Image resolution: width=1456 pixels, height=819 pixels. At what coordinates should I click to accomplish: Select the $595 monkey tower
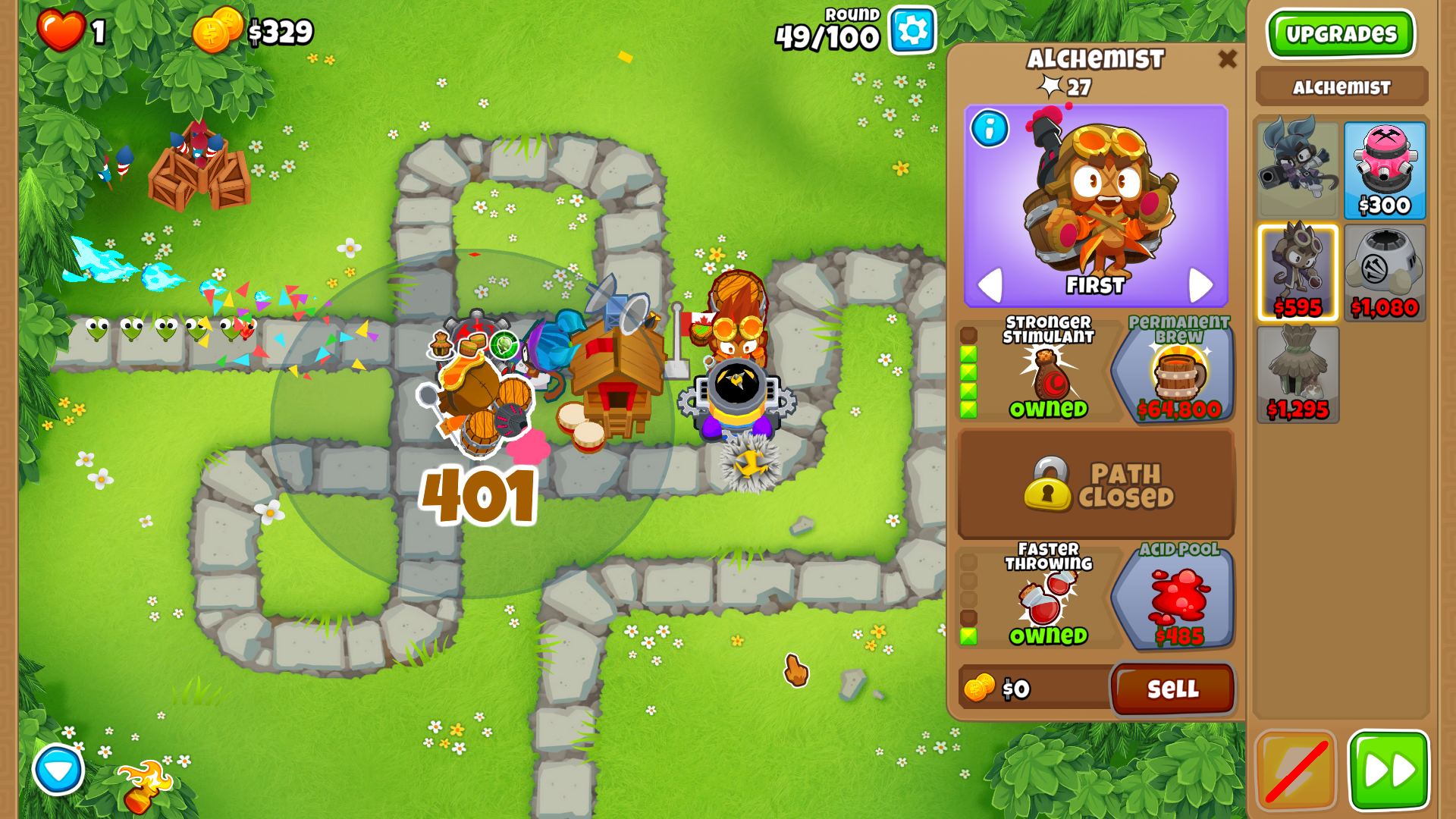(x=1298, y=273)
